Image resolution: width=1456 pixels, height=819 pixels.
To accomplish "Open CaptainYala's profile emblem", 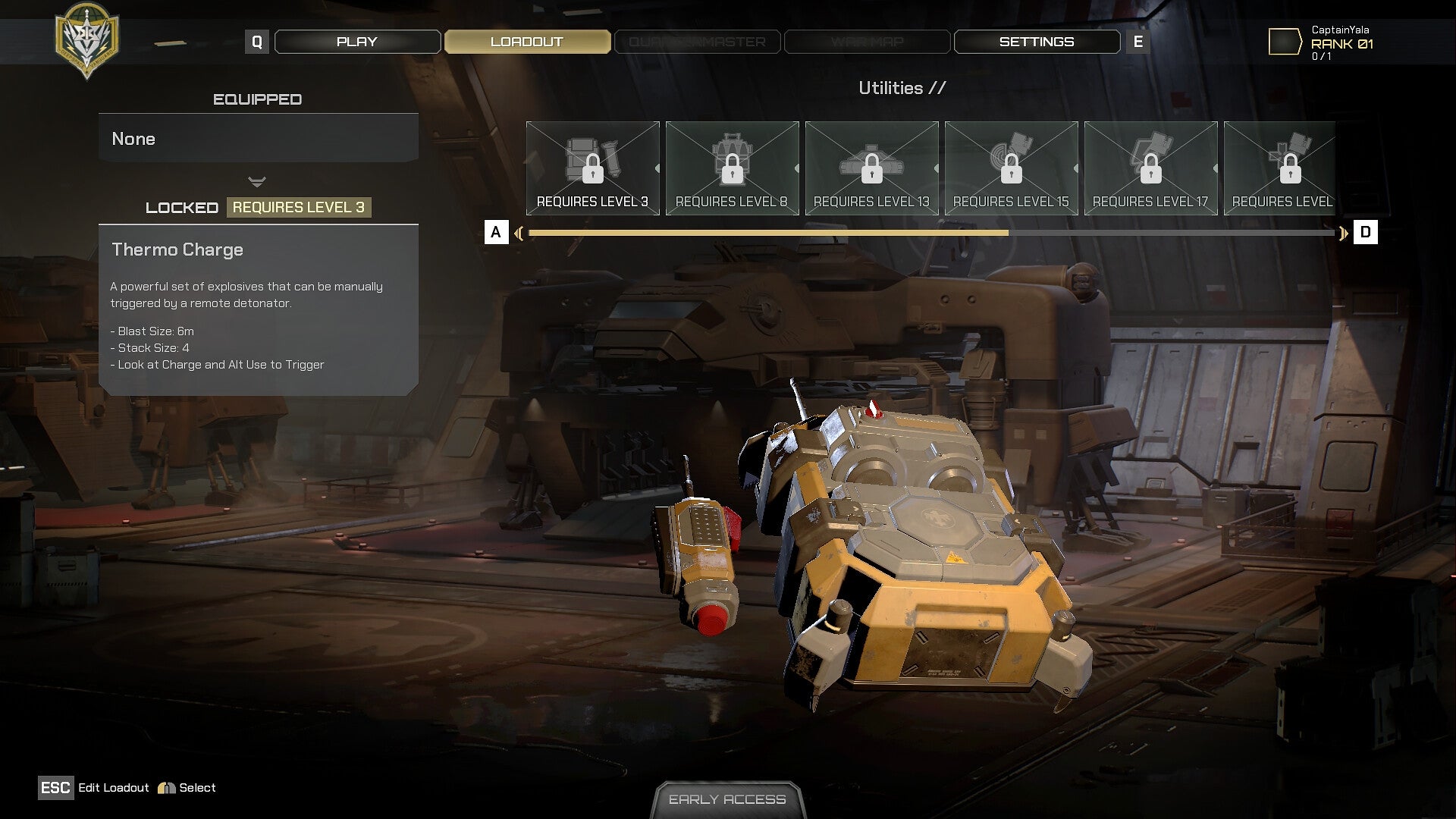I will 1285,42.
